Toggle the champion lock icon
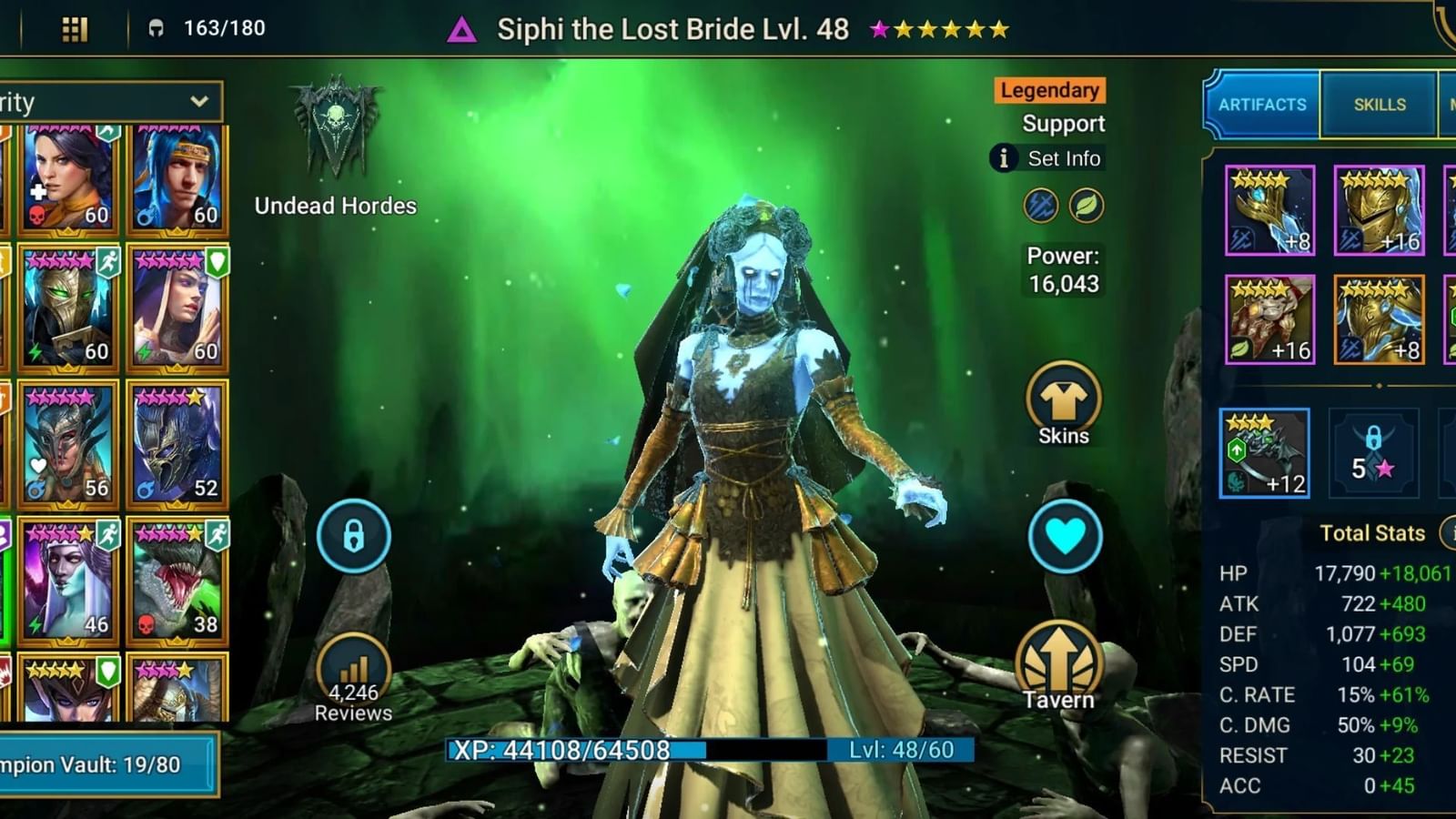The width and height of the screenshot is (1456, 819). [353, 537]
